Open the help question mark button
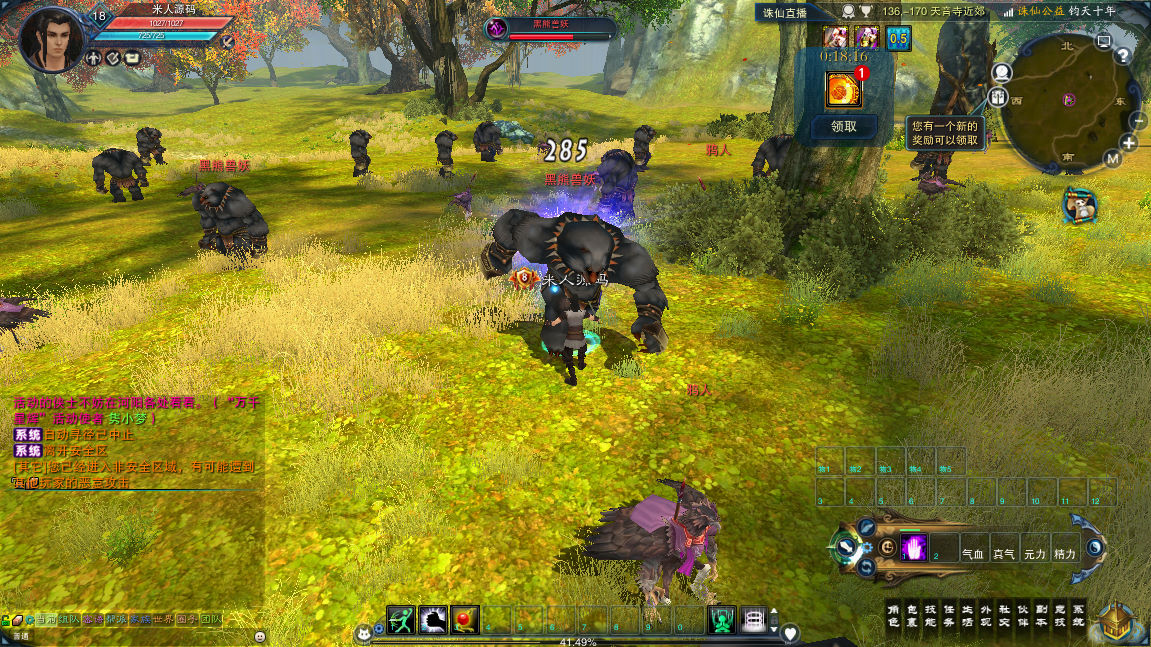1151x647 pixels. point(1123,57)
